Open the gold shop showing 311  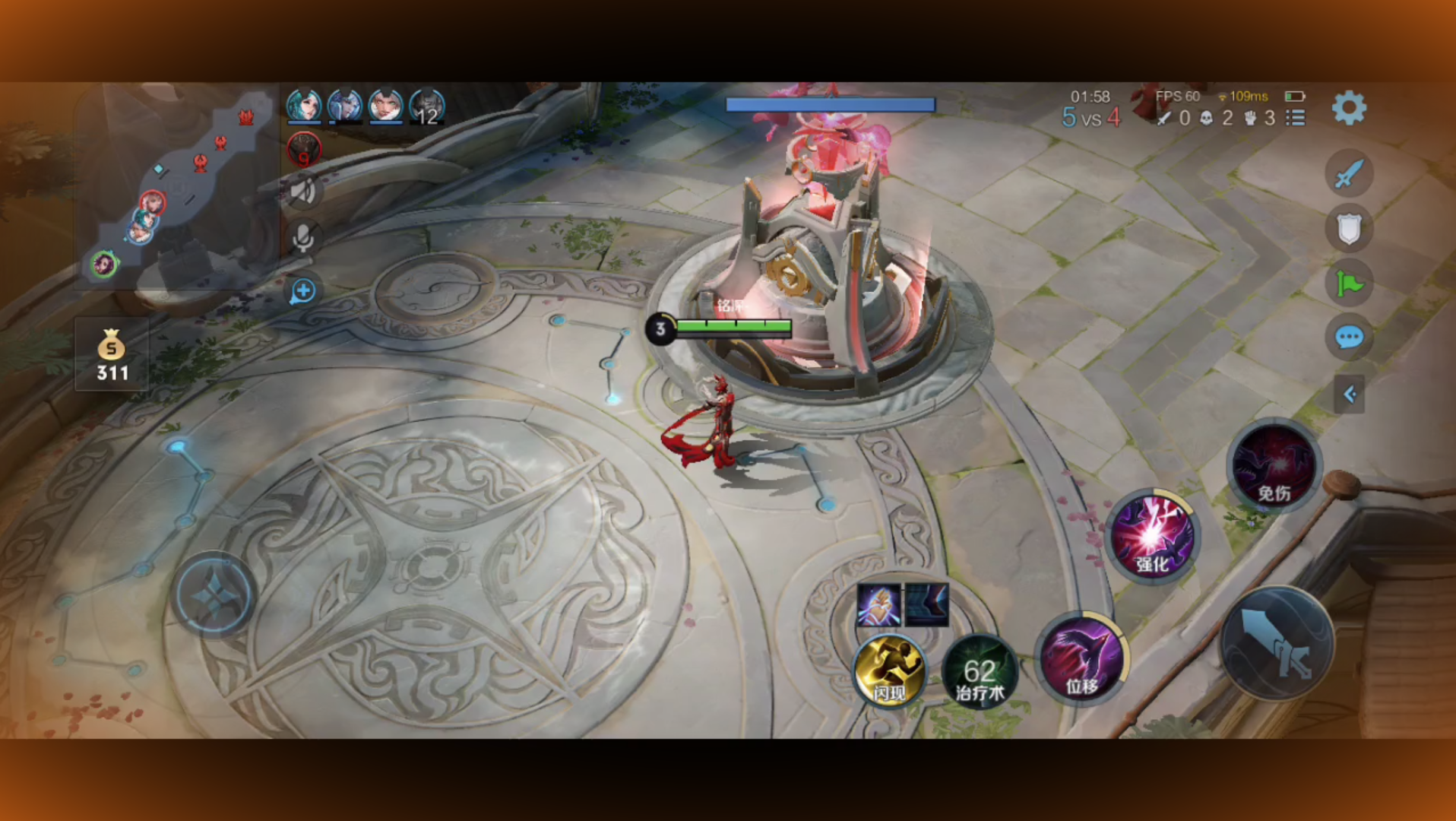click(x=112, y=355)
